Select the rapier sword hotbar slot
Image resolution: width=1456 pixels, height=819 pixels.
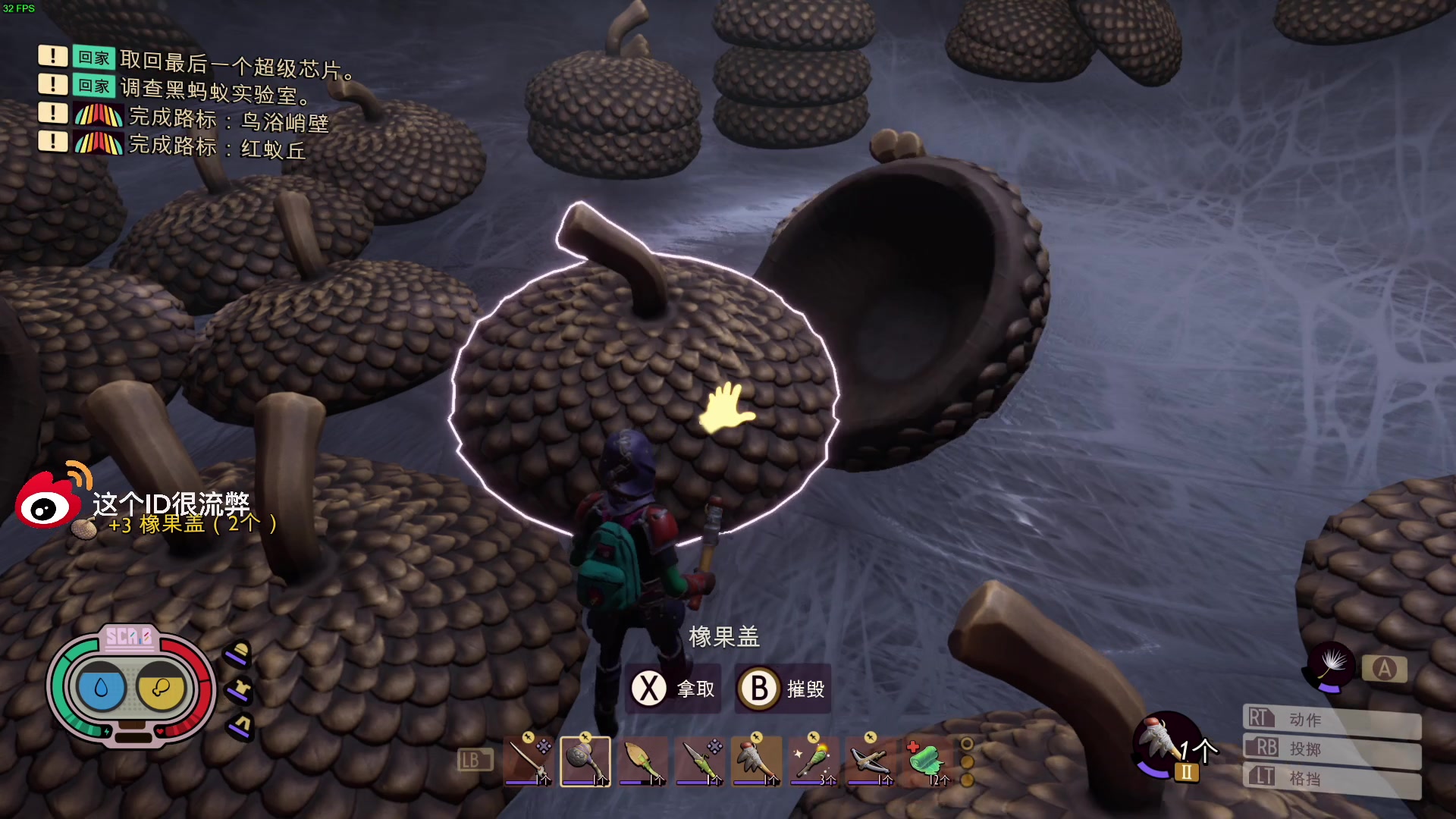pyautogui.click(x=528, y=761)
